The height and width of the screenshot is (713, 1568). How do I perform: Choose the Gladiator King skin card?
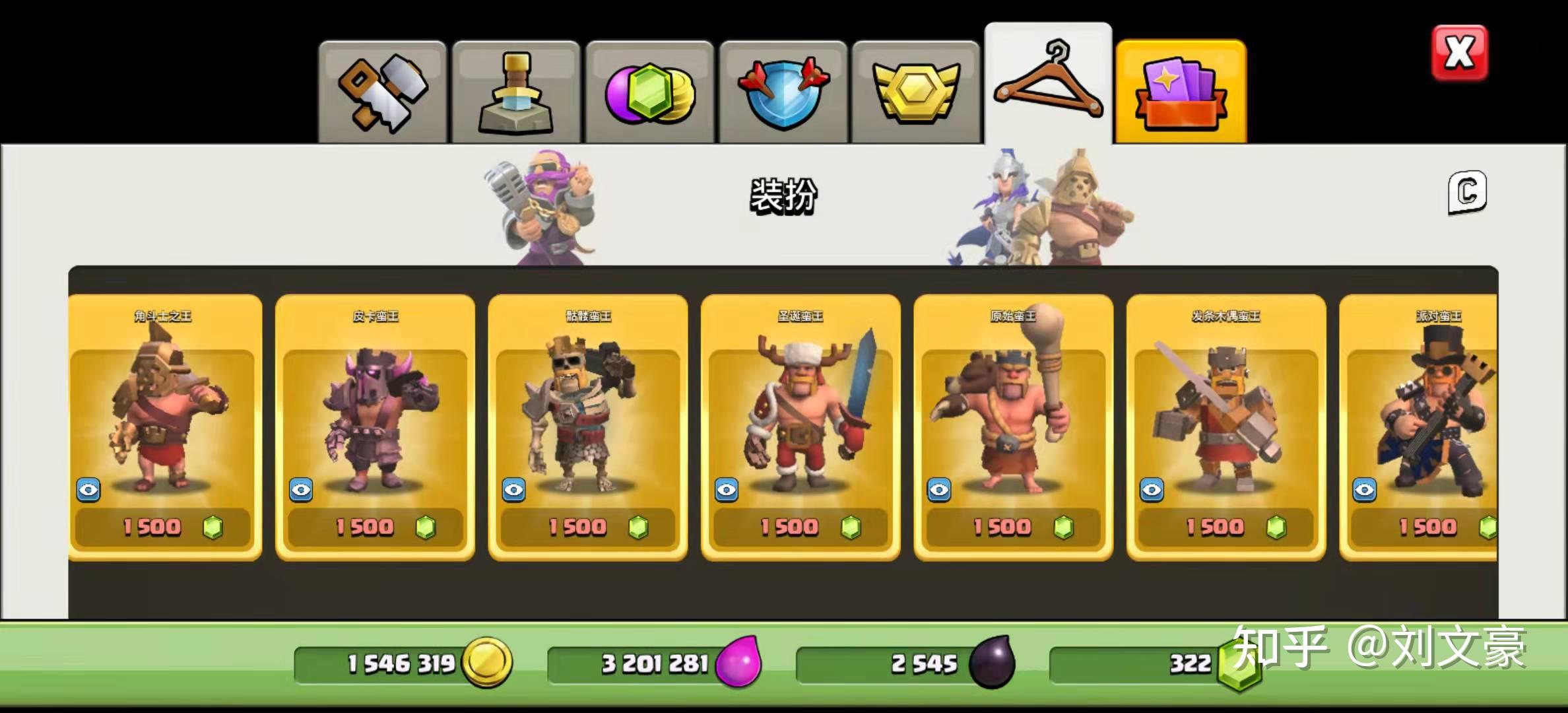click(165, 409)
